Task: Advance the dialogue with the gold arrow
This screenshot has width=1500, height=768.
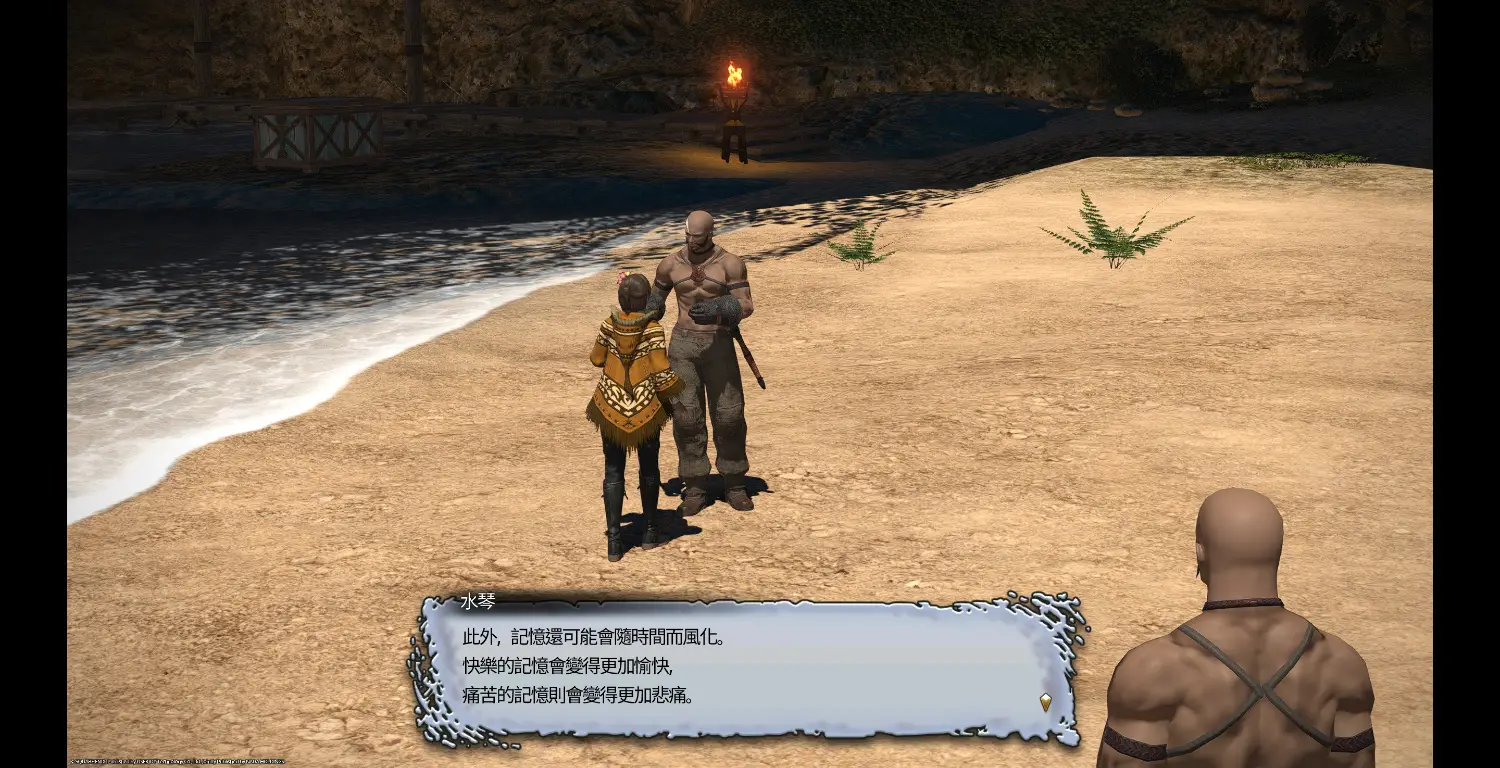Action: point(1045,702)
